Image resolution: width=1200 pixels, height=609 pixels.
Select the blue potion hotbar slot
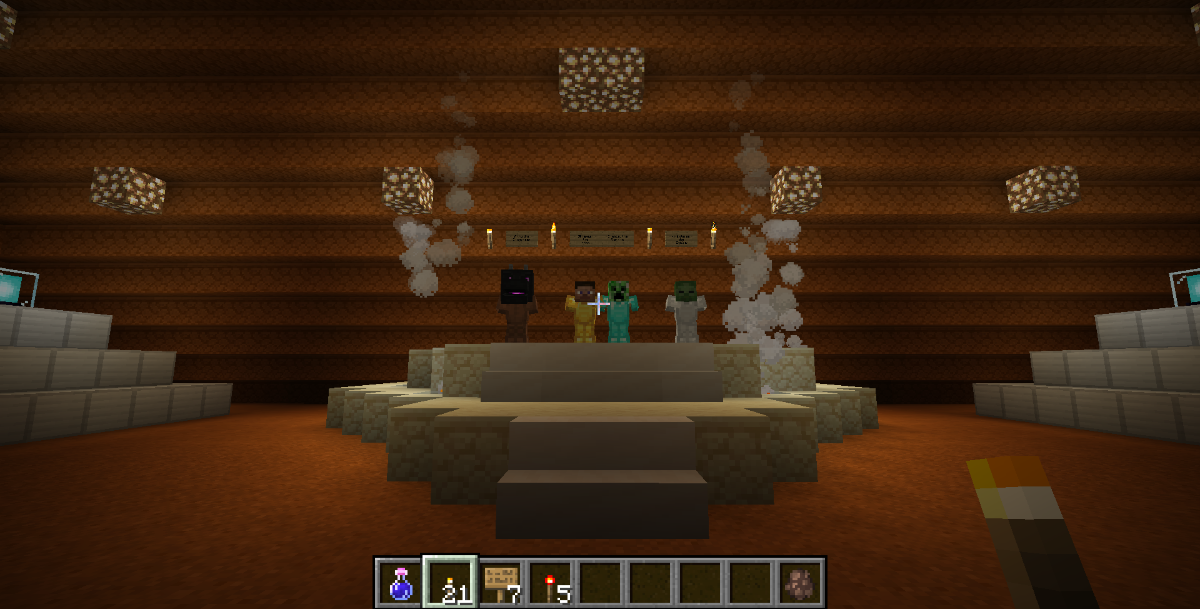pyautogui.click(x=400, y=582)
